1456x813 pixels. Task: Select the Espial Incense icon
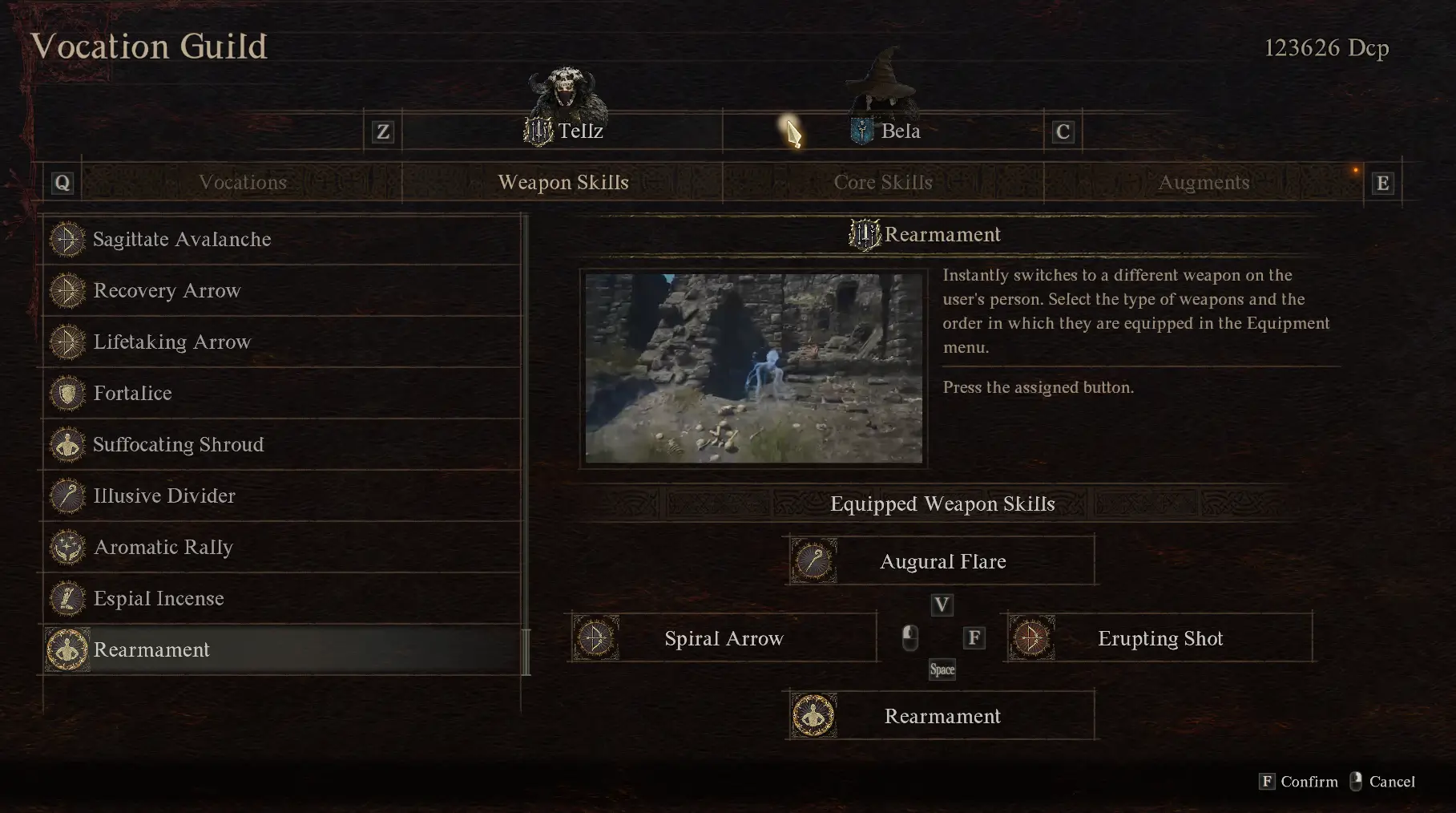tap(67, 598)
